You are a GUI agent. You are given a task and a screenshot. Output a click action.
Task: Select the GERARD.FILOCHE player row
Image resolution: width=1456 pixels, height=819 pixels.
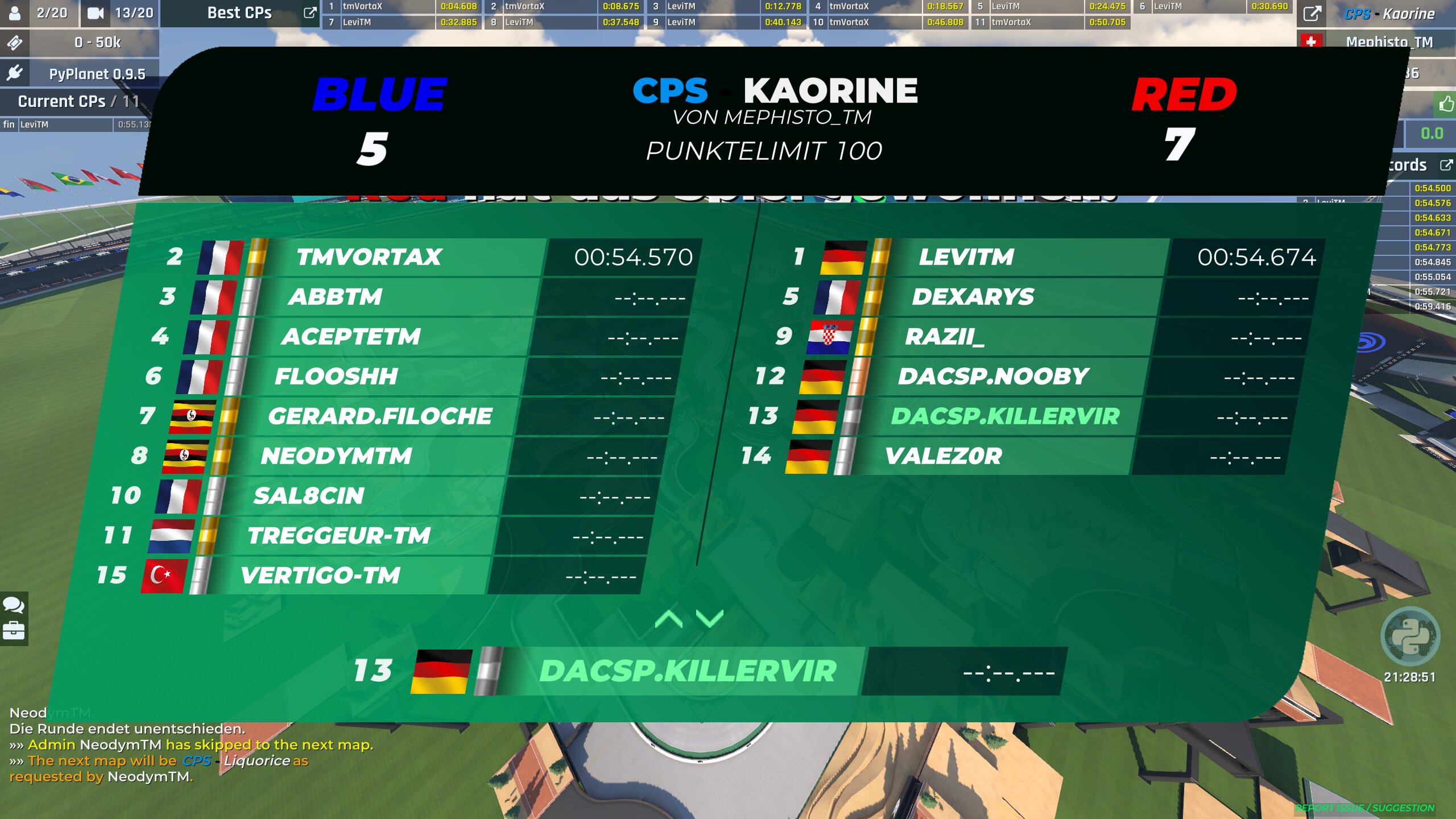click(379, 416)
